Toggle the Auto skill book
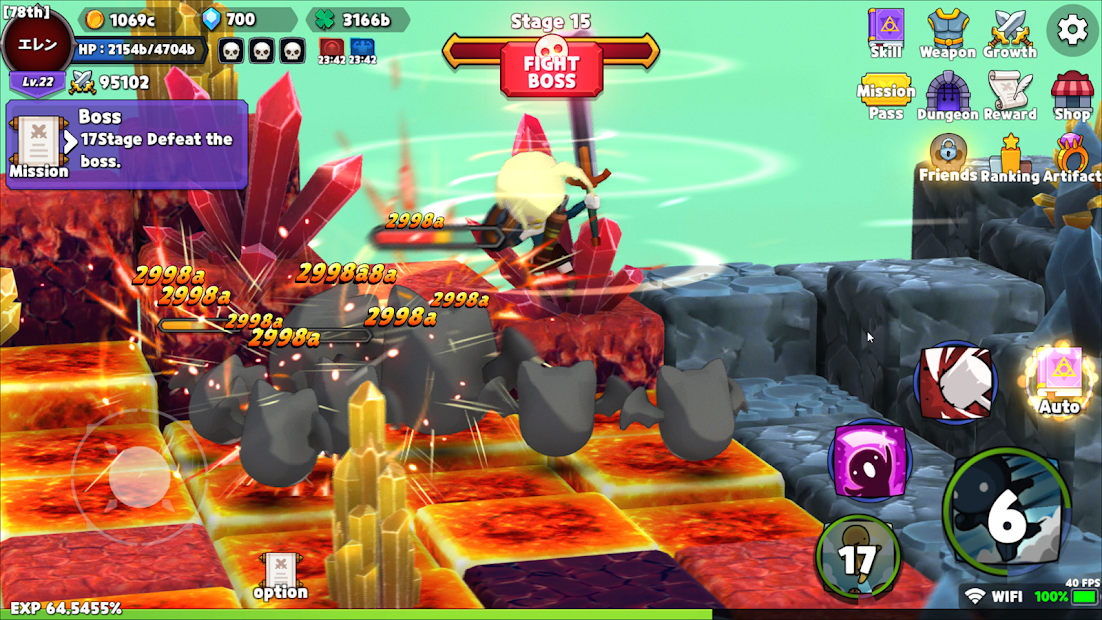1102x620 pixels. pos(1059,381)
